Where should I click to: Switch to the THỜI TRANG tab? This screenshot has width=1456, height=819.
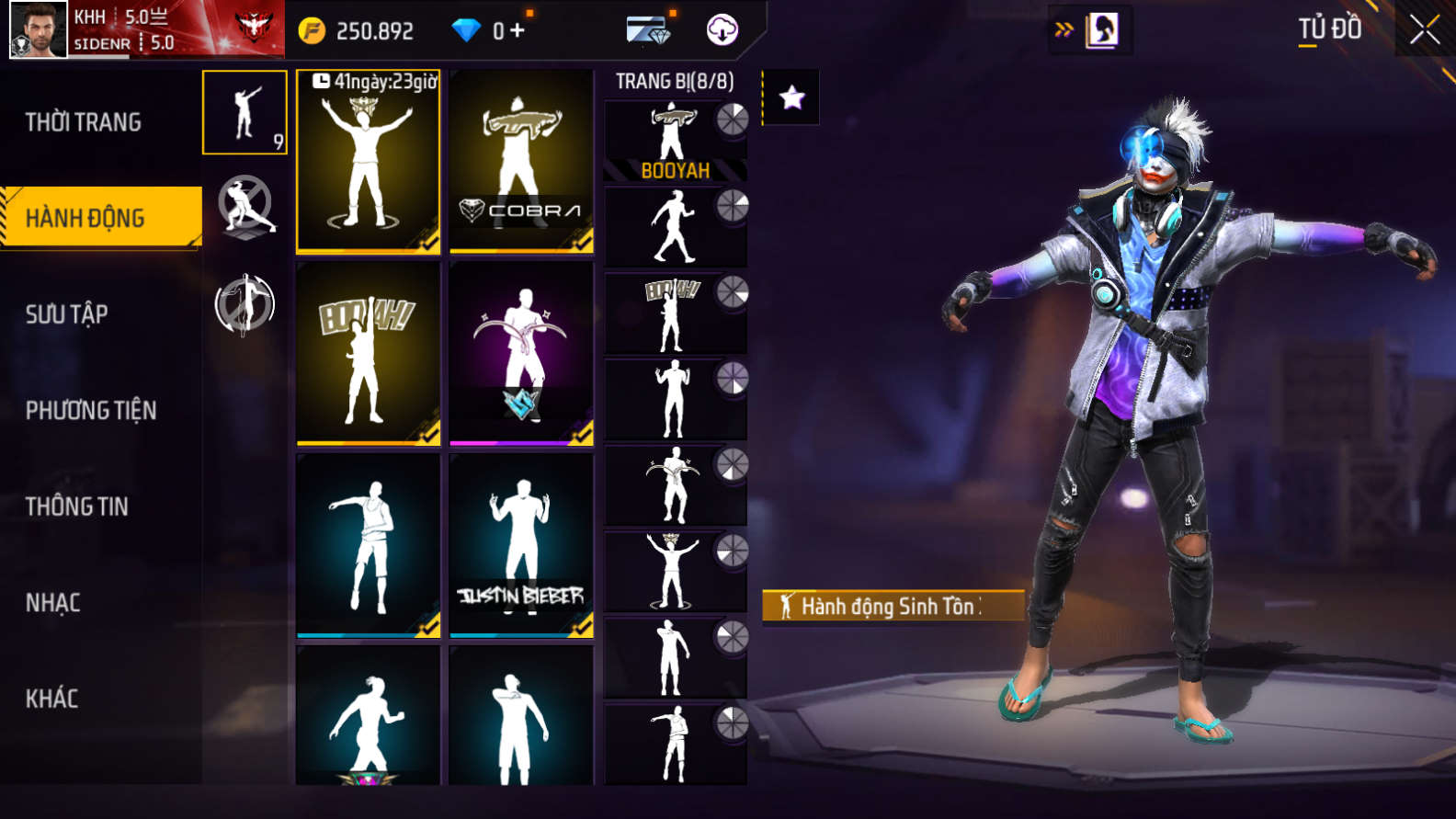(x=84, y=122)
